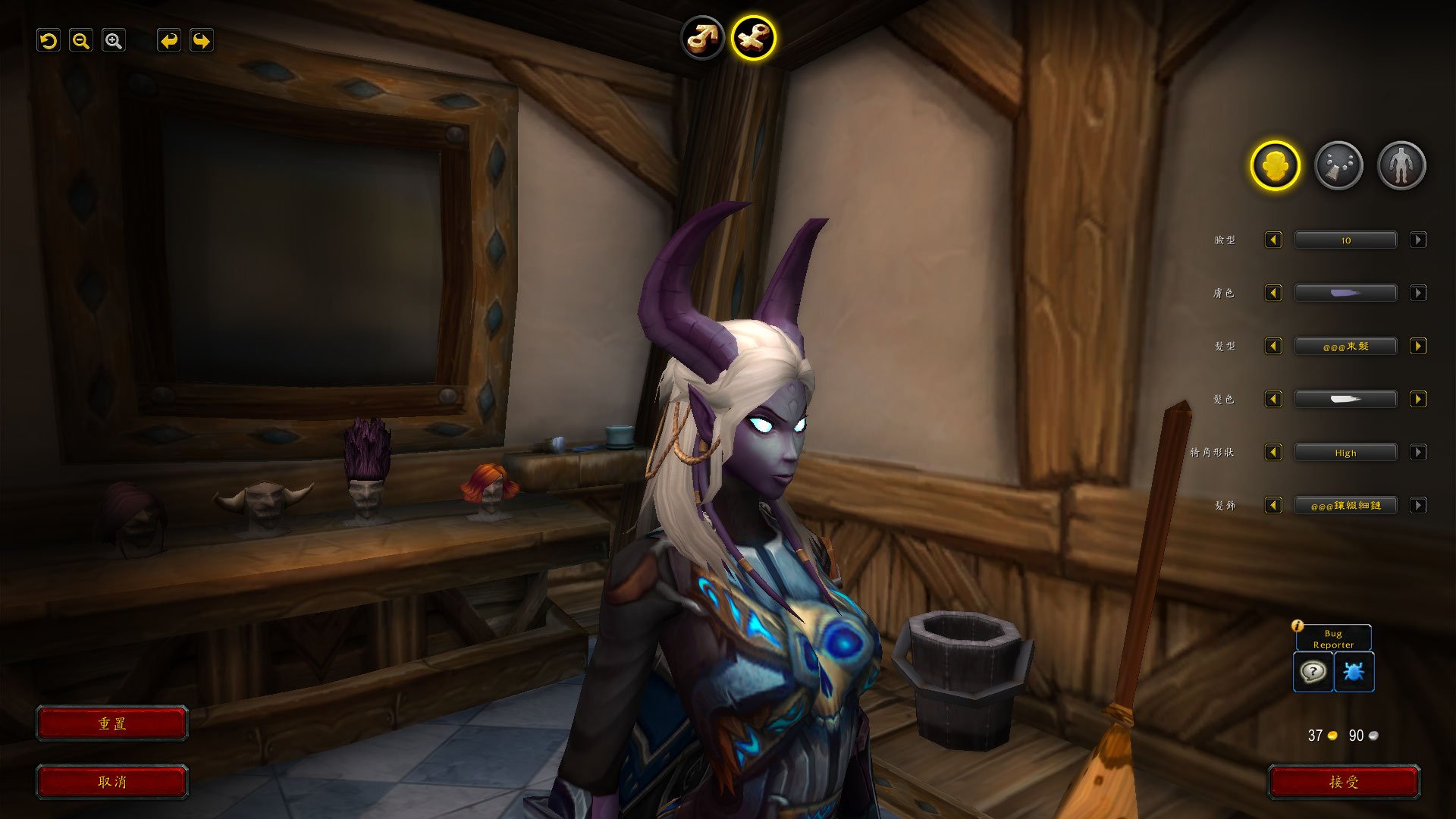1456x819 pixels.
Task: Choose the next 臉型 face option
Action: (x=1418, y=240)
